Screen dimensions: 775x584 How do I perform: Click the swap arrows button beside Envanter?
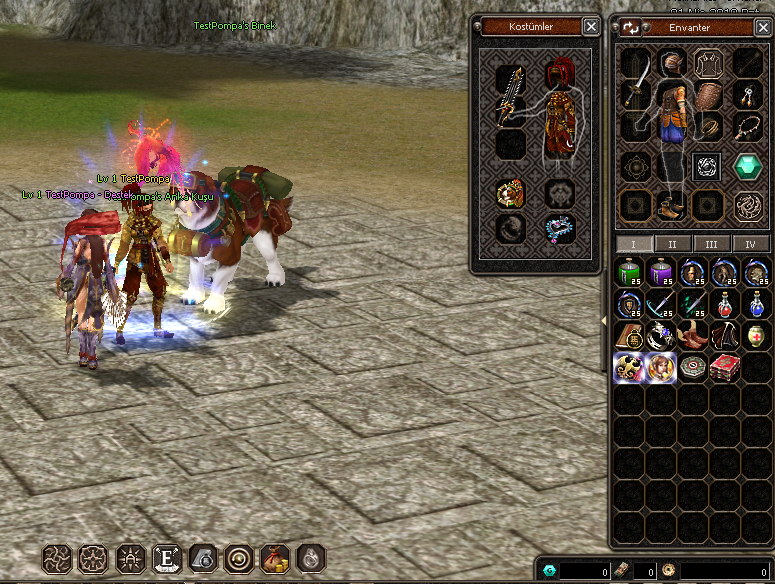[631, 28]
